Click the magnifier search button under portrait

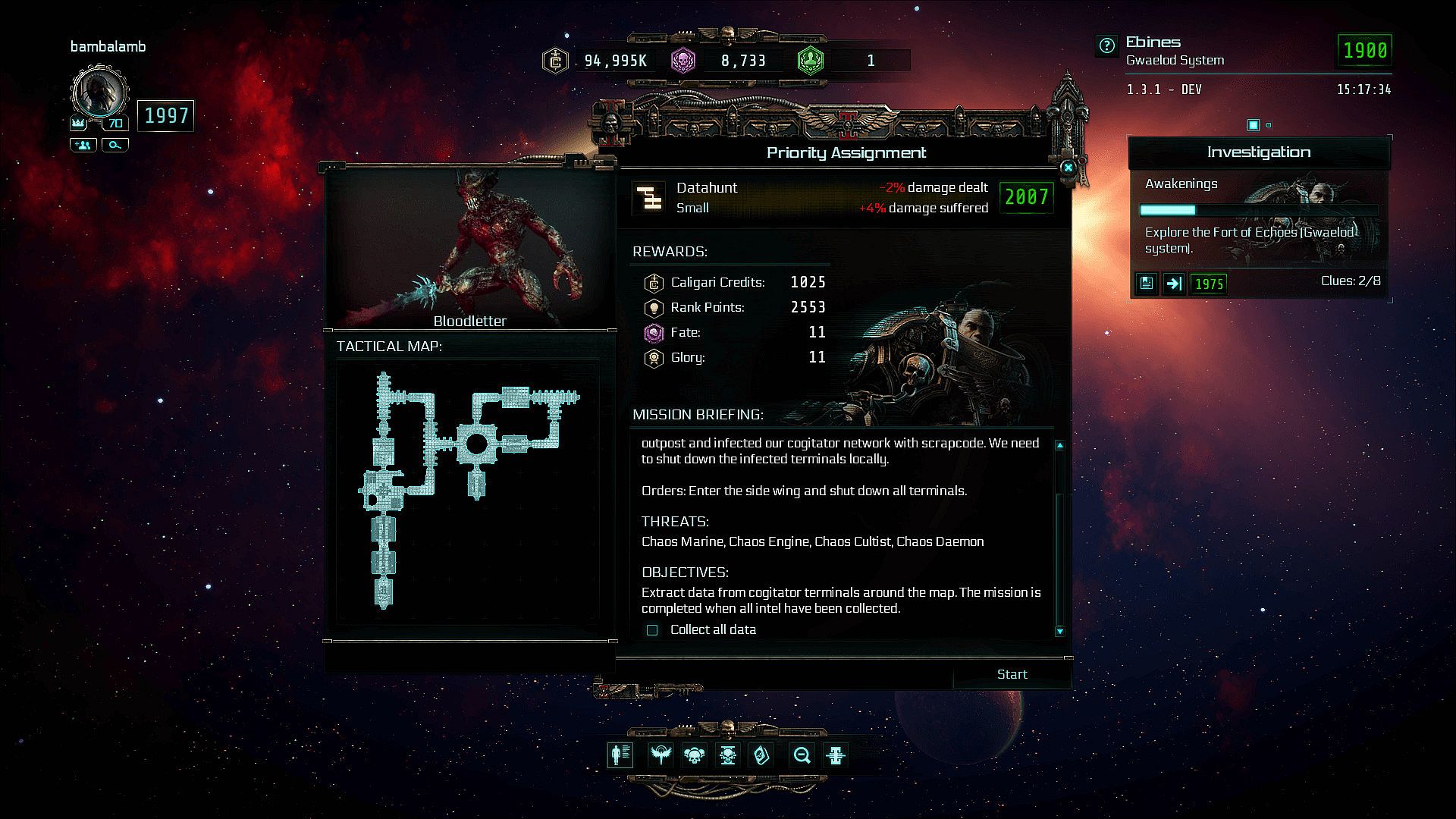115,145
